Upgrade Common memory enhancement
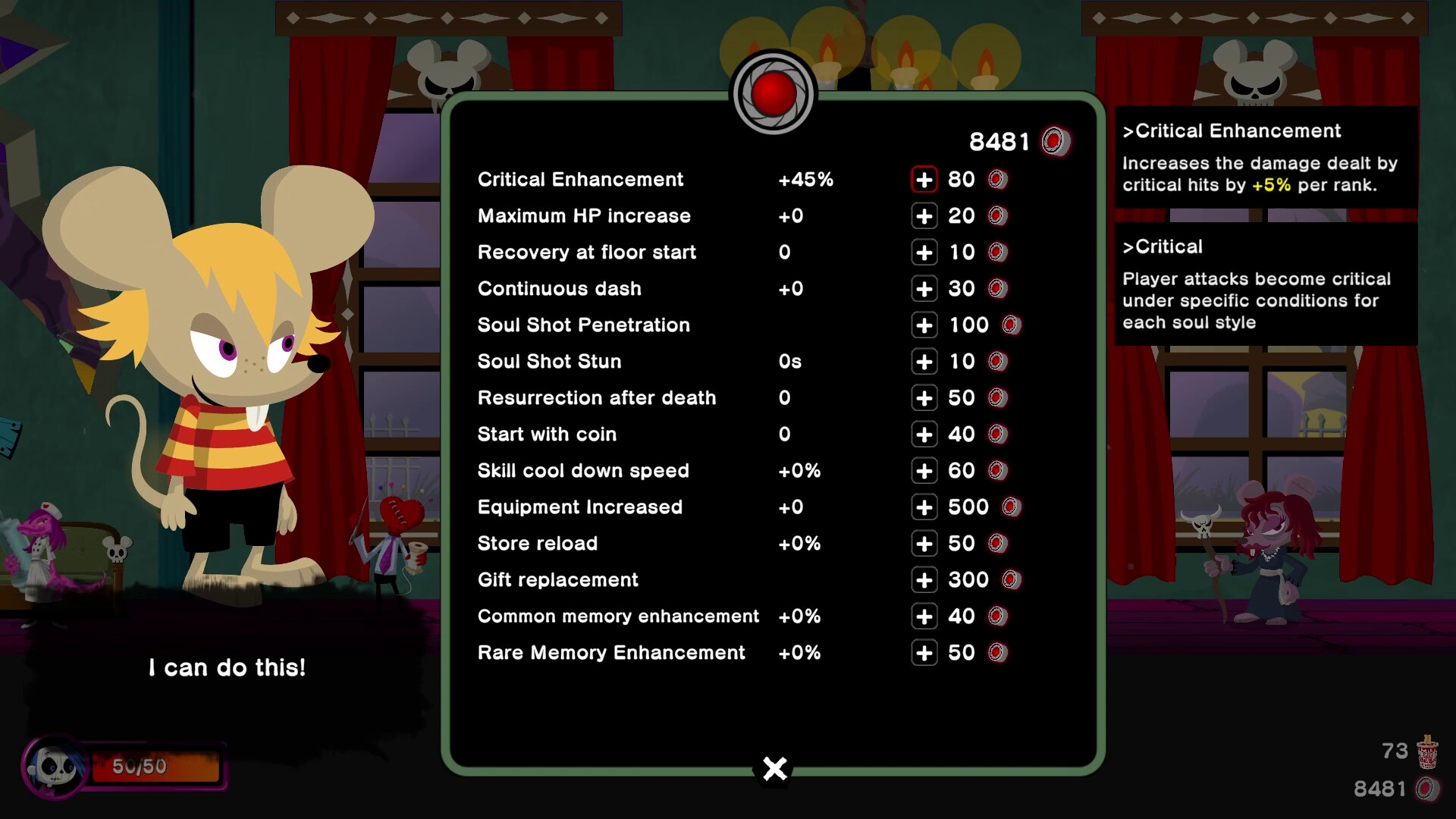This screenshot has width=1456, height=819. coord(924,616)
